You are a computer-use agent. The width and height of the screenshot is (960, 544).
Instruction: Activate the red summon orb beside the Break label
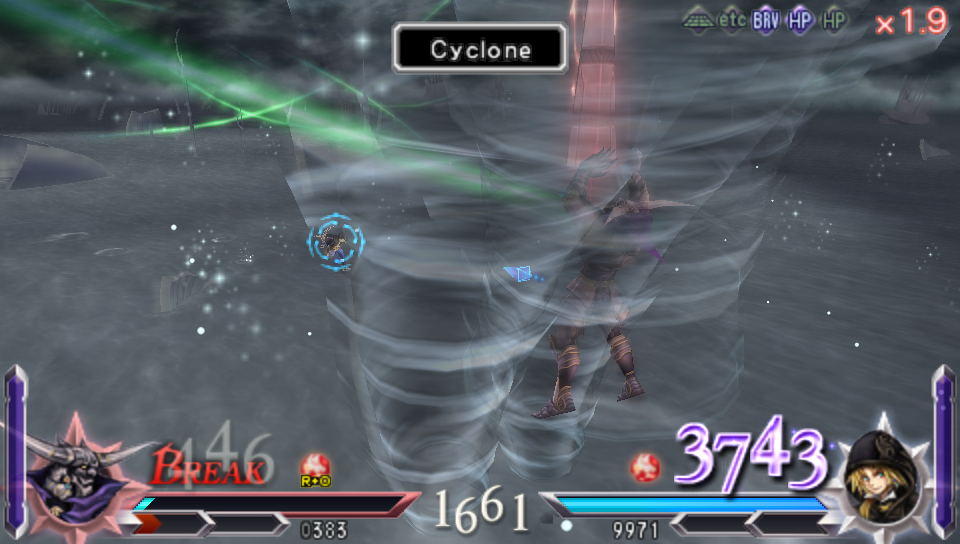pos(315,465)
